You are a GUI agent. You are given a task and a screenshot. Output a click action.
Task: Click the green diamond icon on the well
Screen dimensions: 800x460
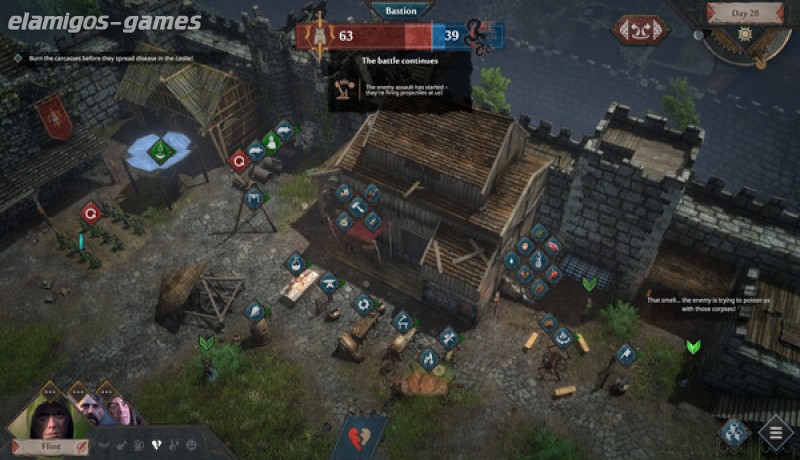tap(160, 151)
